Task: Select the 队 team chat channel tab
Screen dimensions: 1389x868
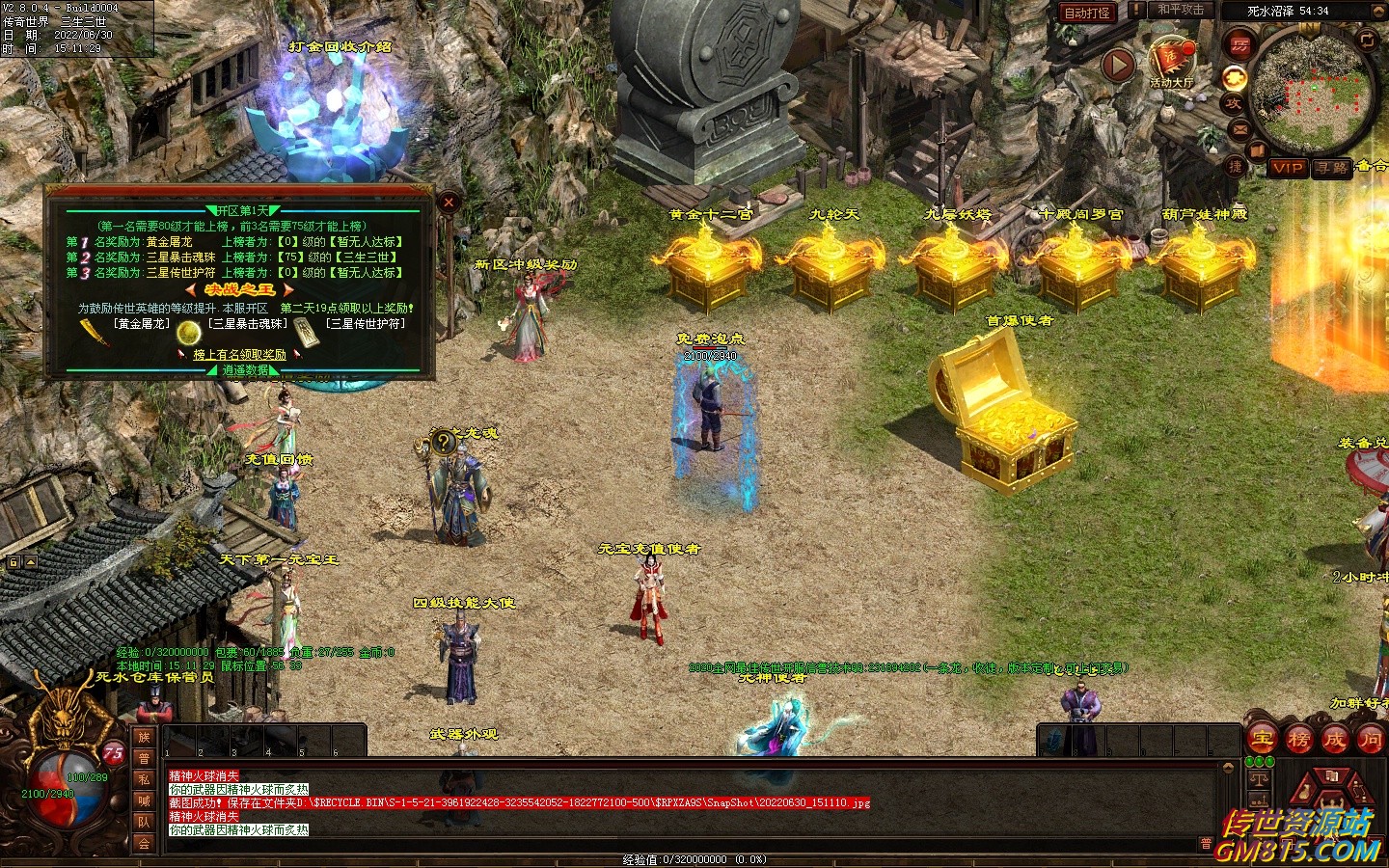Action: point(144,823)
